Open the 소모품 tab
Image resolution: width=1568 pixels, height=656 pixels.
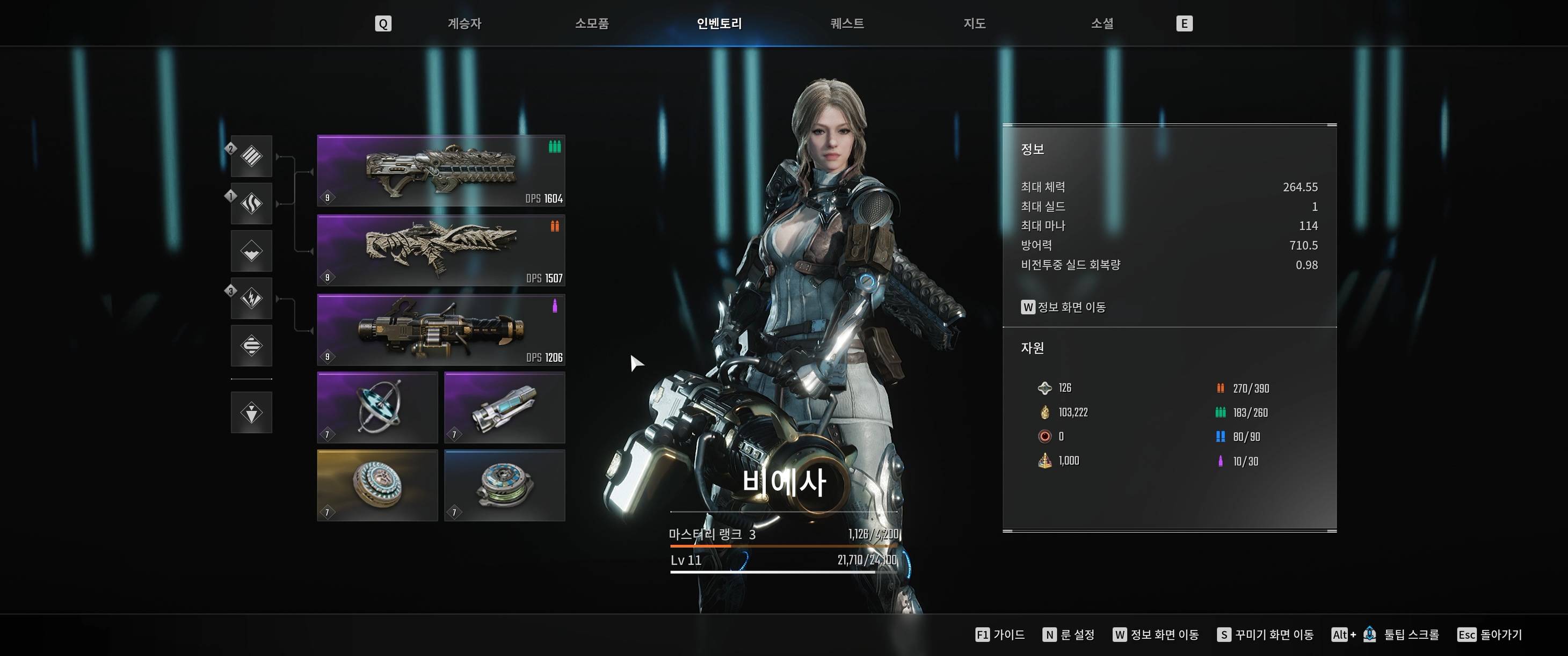click(x=592, y=24)
